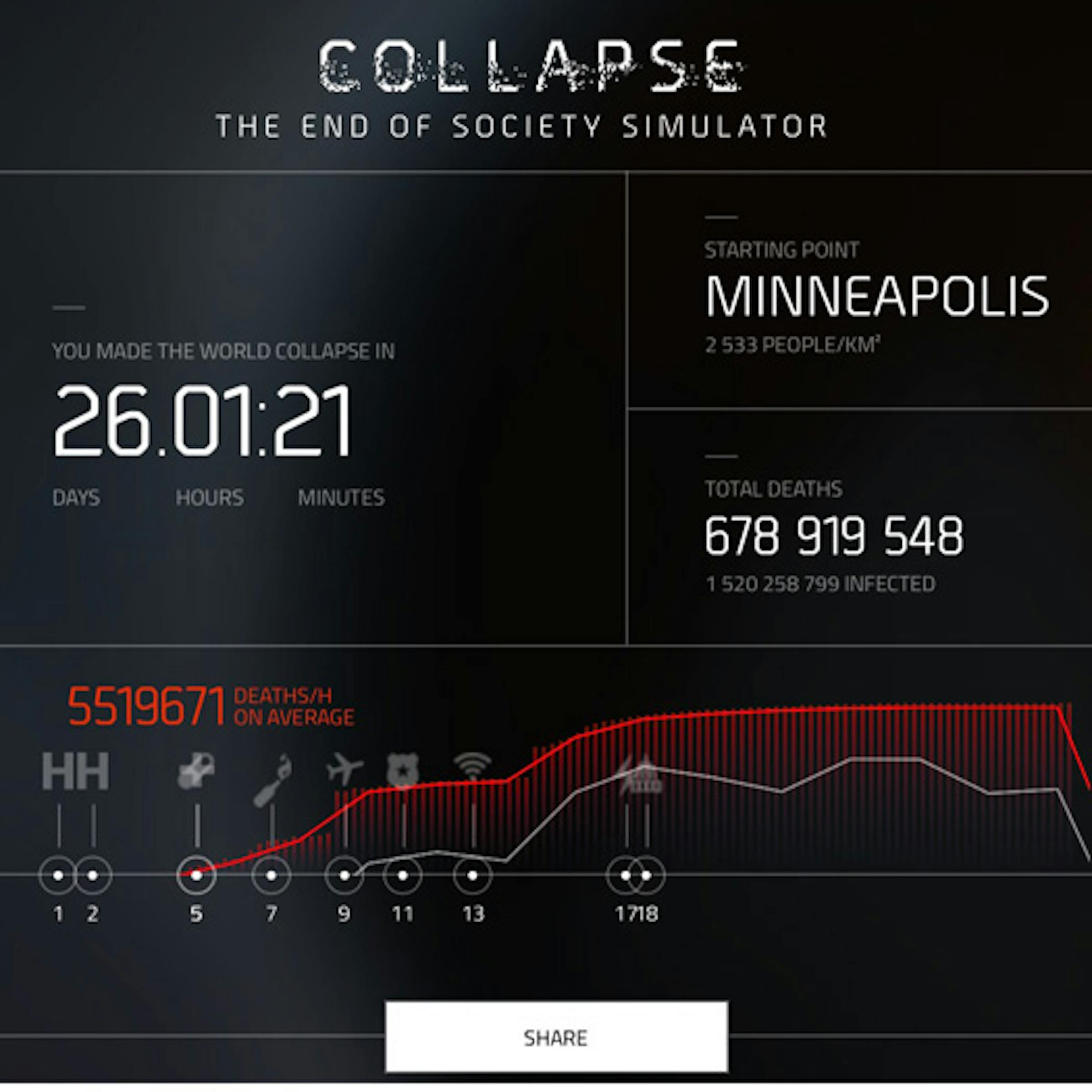
Task: Jump to the day 7 timeline marker
Action: tap(271, 875)
